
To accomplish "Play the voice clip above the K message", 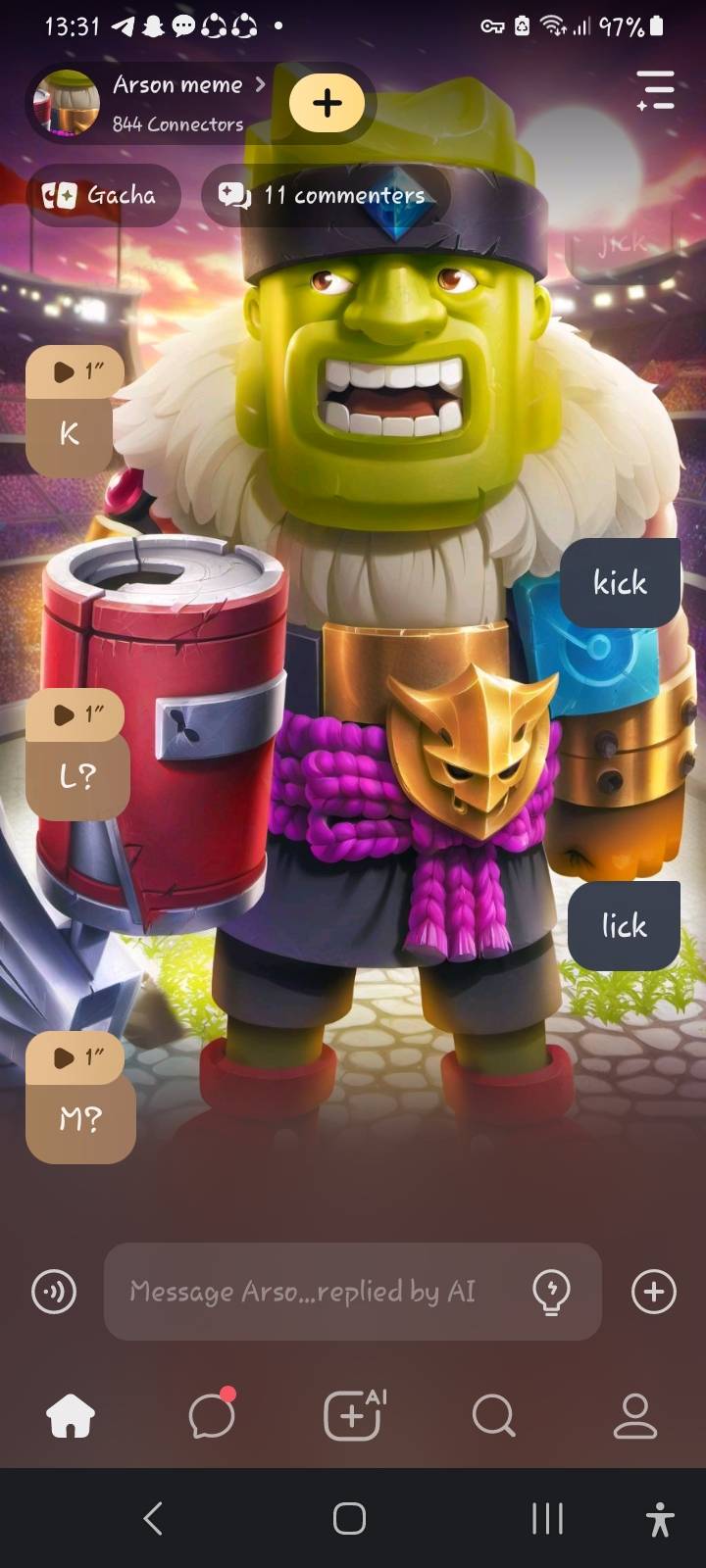I will pyautogui.click(x=76, y=371).
